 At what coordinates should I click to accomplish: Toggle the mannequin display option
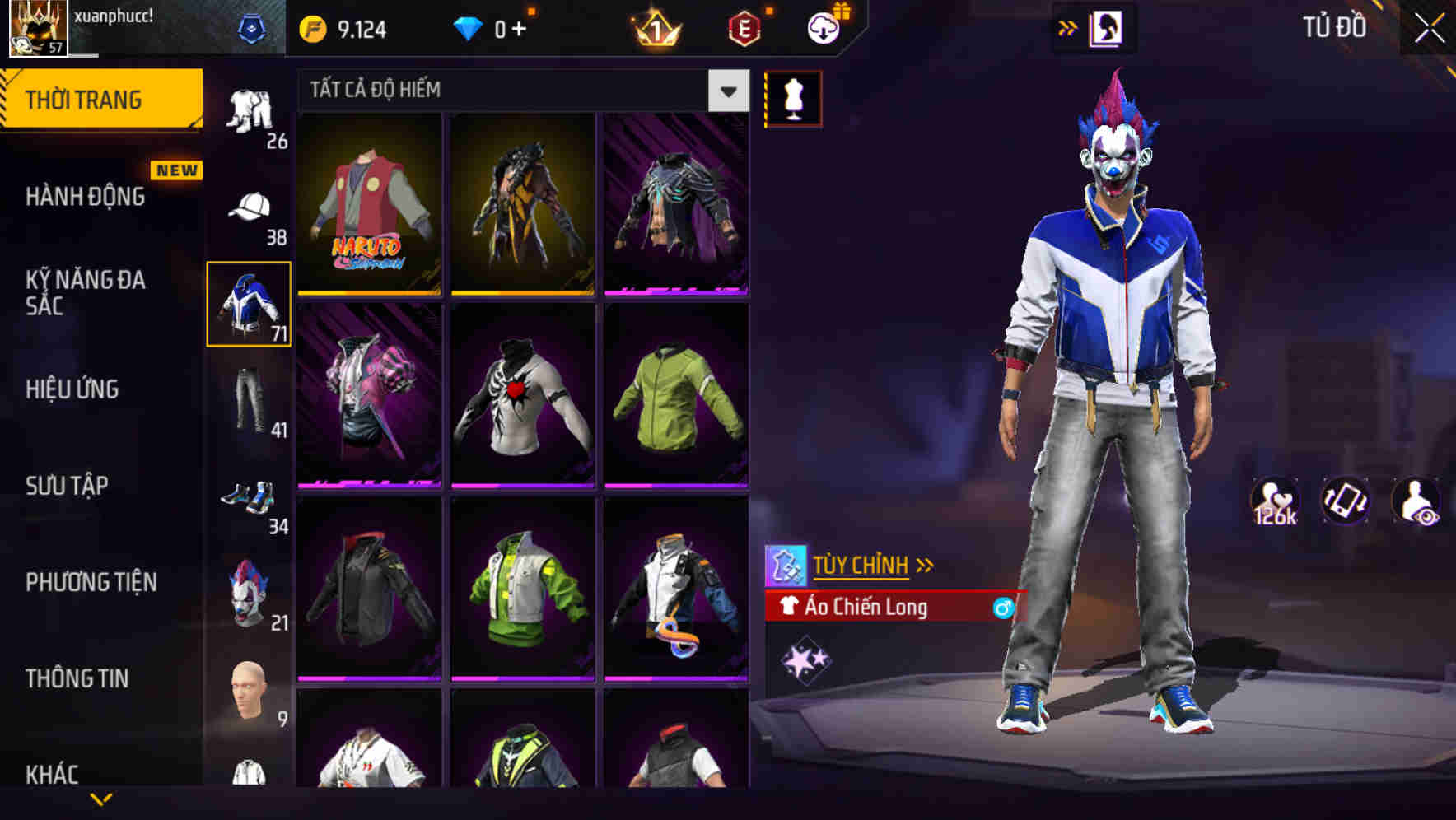(x=794, y=98)
